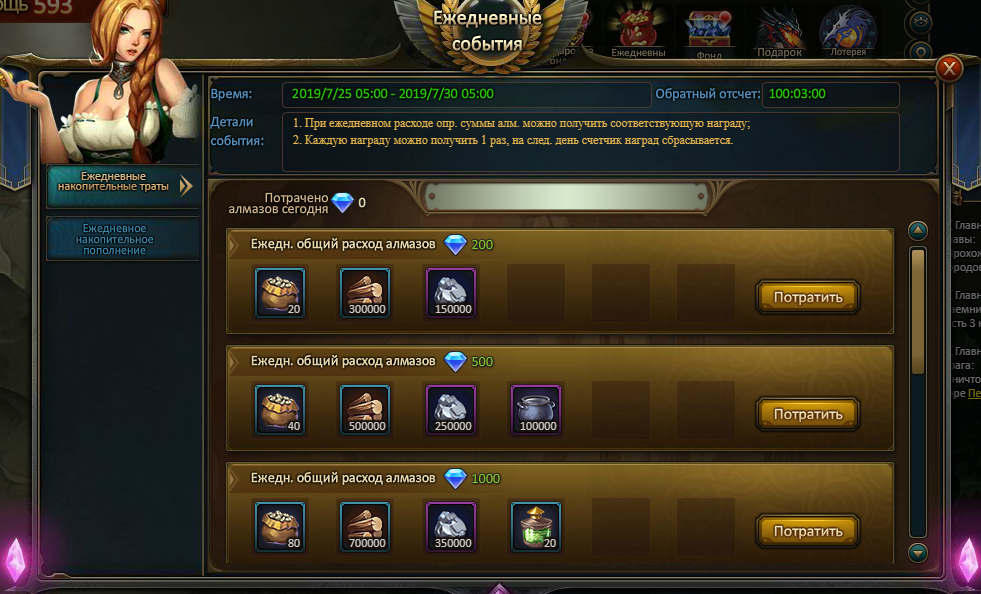This screenshot has height=594, width=981.
Task: Select the gold bag reward with 80
Action: coord(280,526)
